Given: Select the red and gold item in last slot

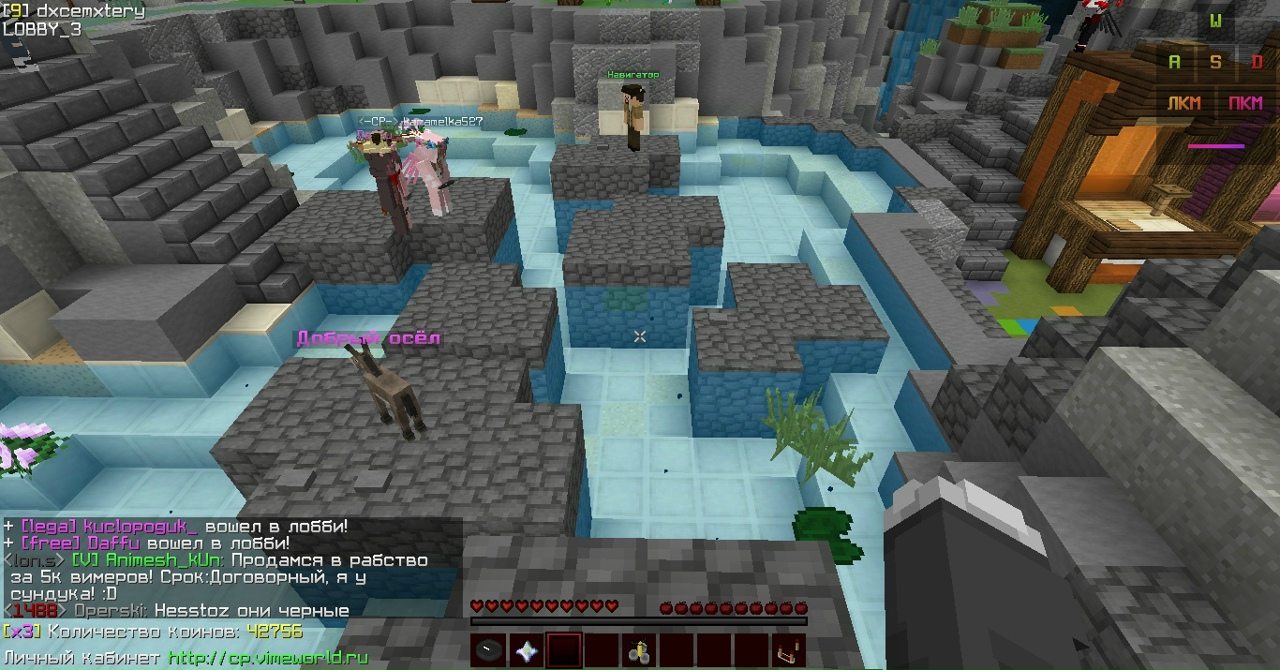Looking at the screenshot, I should [x=790, y=651].
